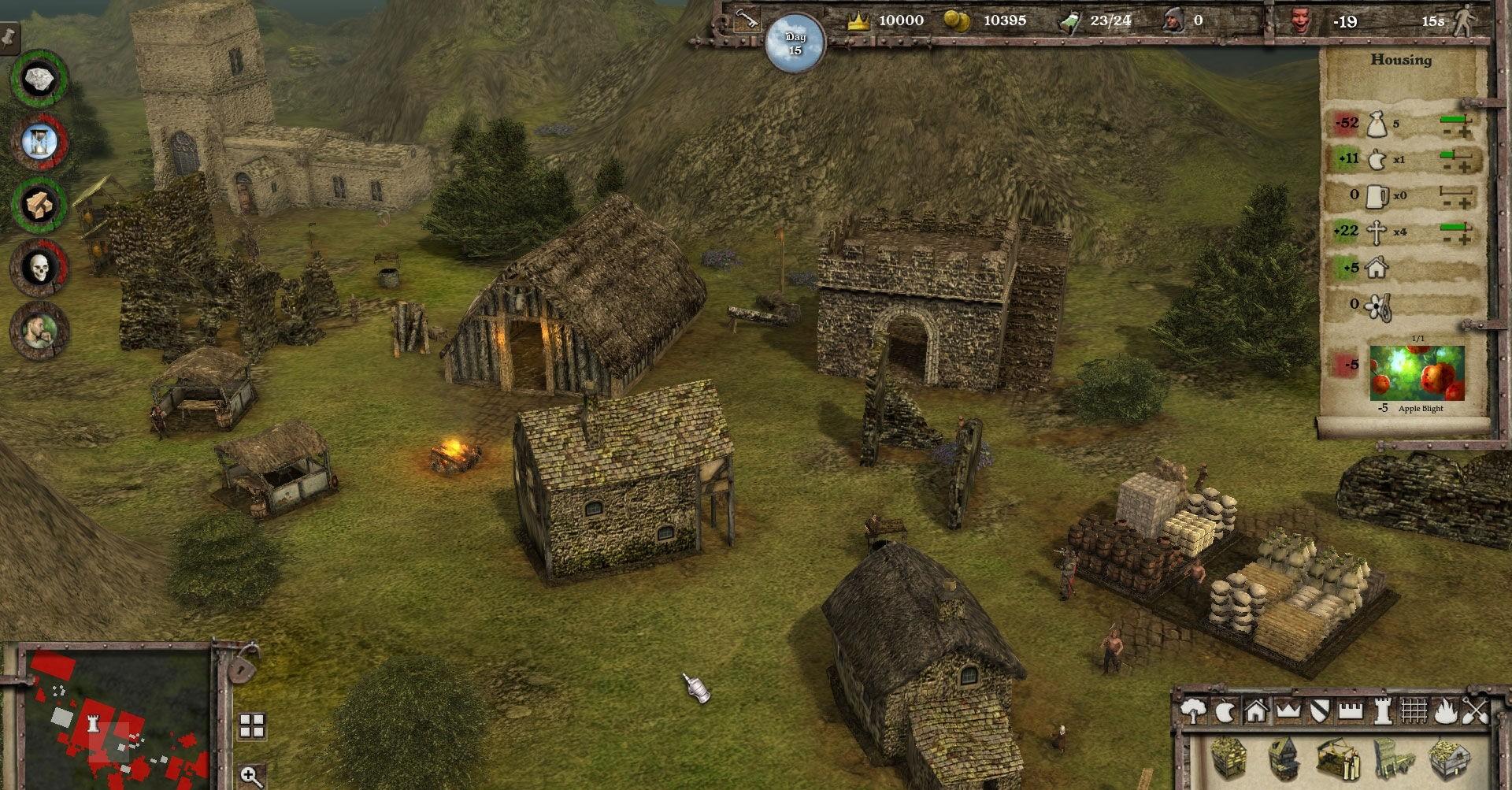1512x790 pixels.
Task: Activate the crossed shovels delete tool
Action: (x=1477, y=712)
